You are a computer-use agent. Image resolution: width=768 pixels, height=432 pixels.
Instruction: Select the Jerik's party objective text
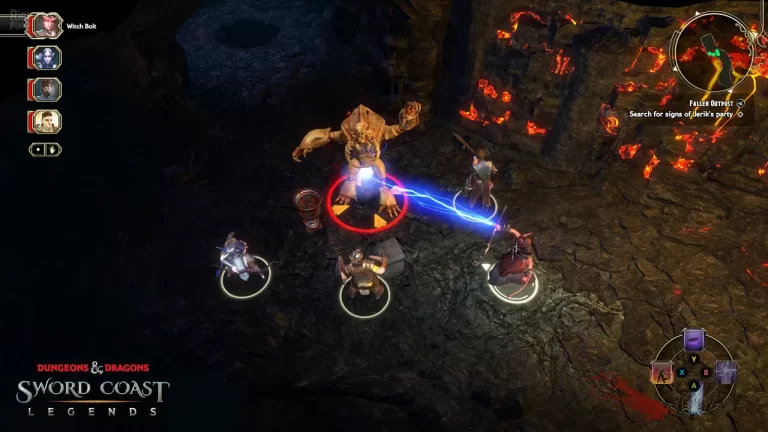684,114
